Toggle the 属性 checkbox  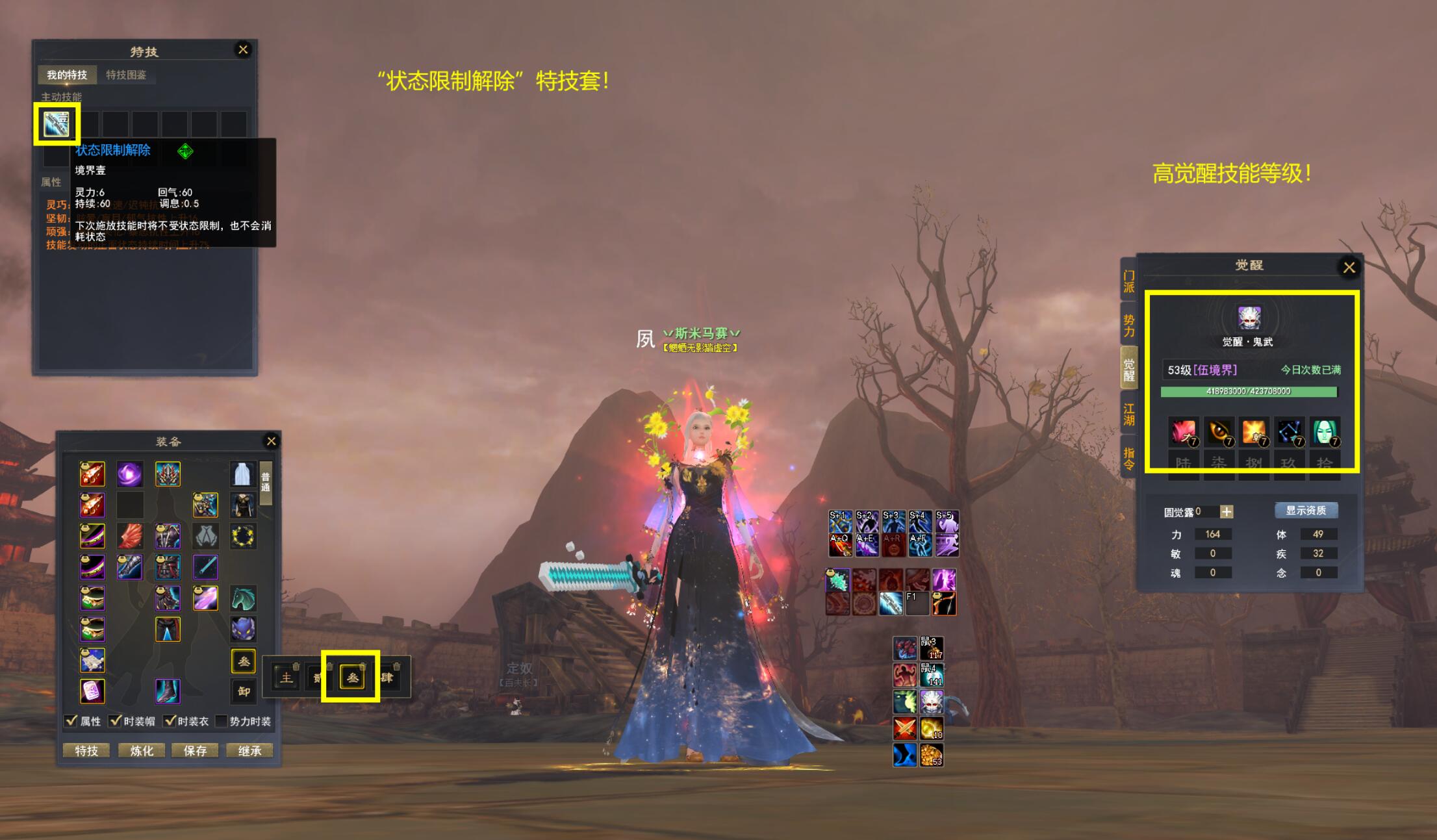(71, 720)
